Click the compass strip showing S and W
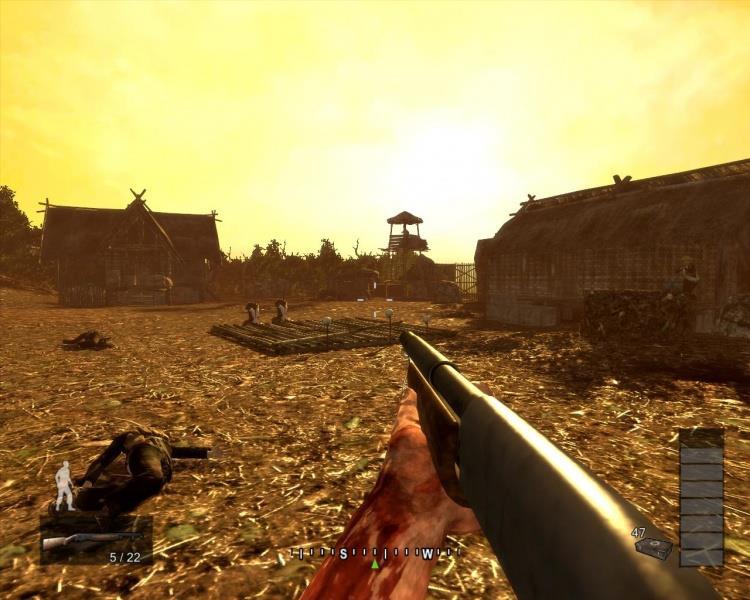This screenshot has height=600, width=750. coord(375,553)
